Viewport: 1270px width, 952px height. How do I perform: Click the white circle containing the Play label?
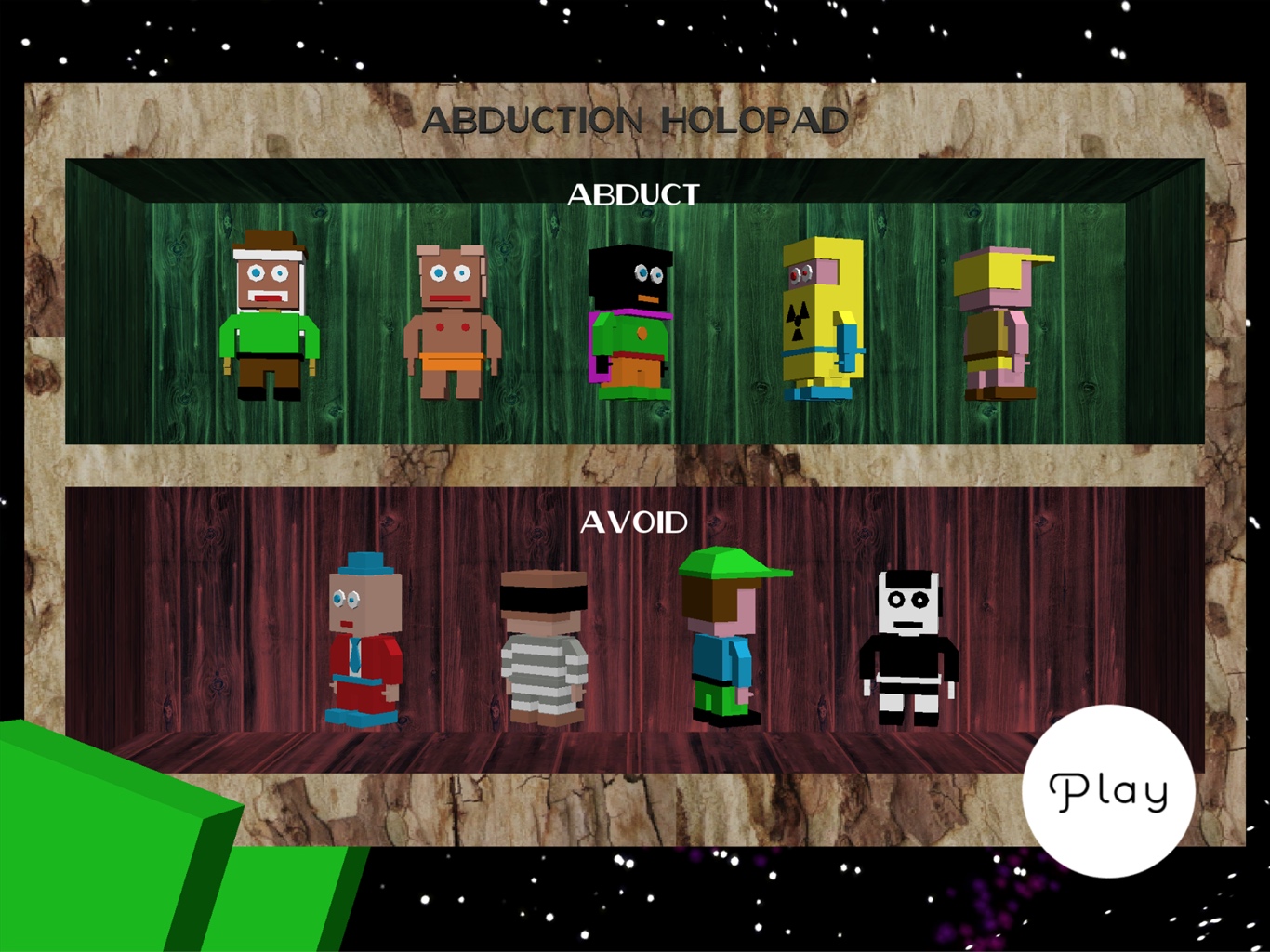pos(1109,790)
